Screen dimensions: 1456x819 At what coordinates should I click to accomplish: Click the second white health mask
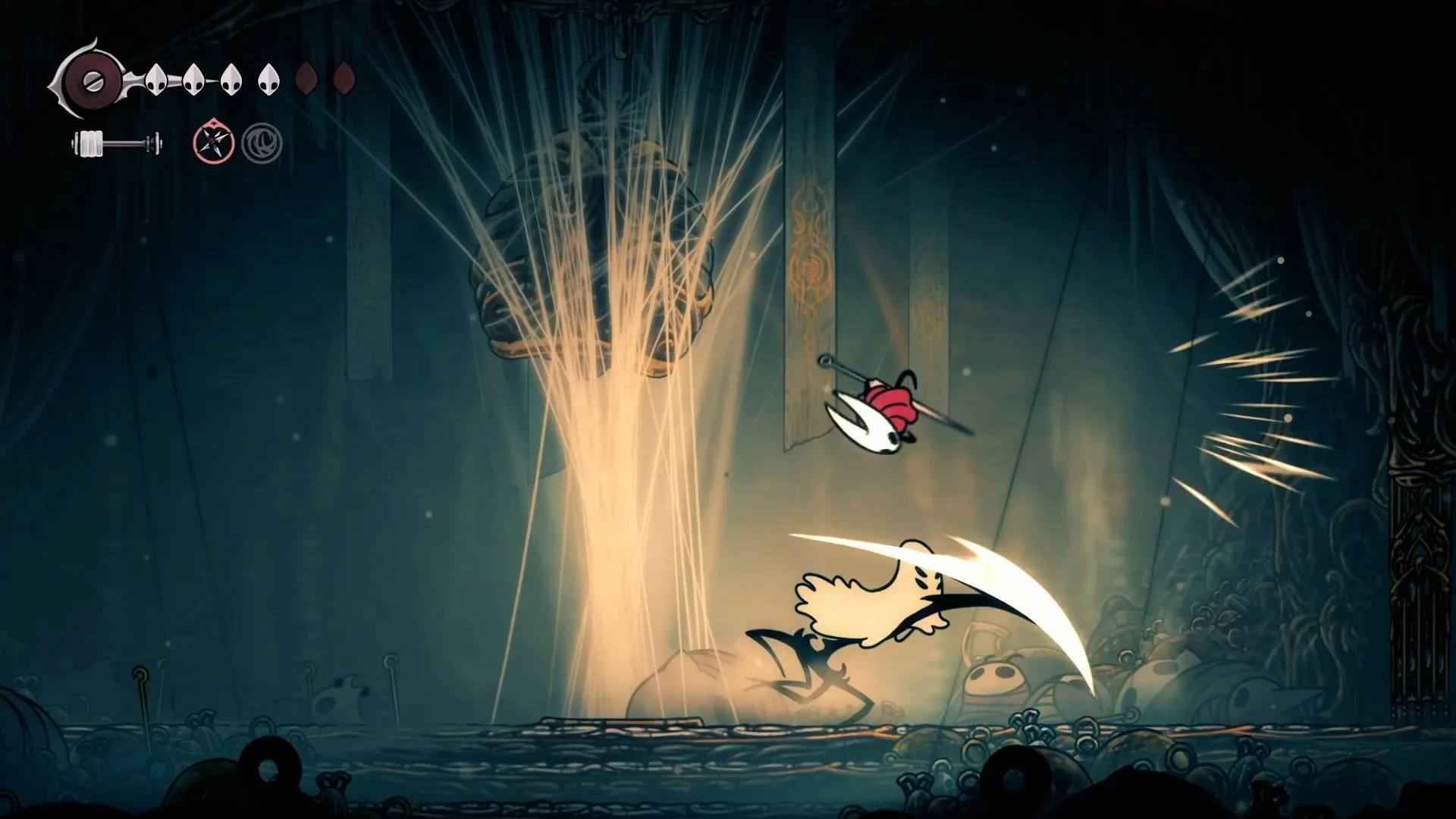click(x=194, y=80)
